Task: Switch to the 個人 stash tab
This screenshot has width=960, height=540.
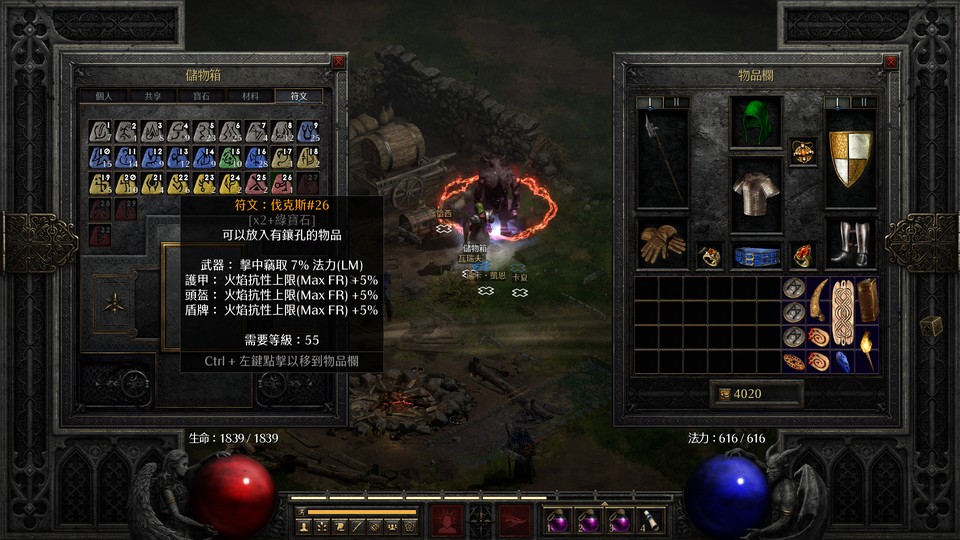Action: [104, 96]
